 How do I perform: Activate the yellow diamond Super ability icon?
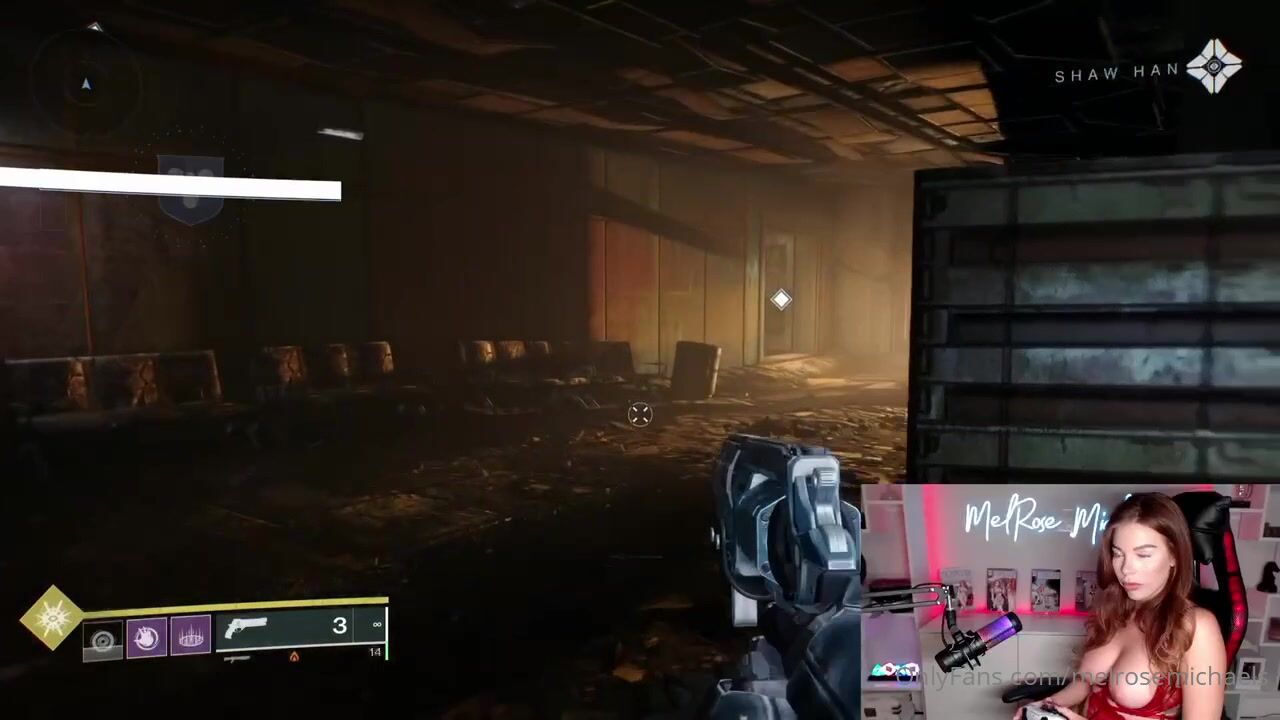coord(51,616)
